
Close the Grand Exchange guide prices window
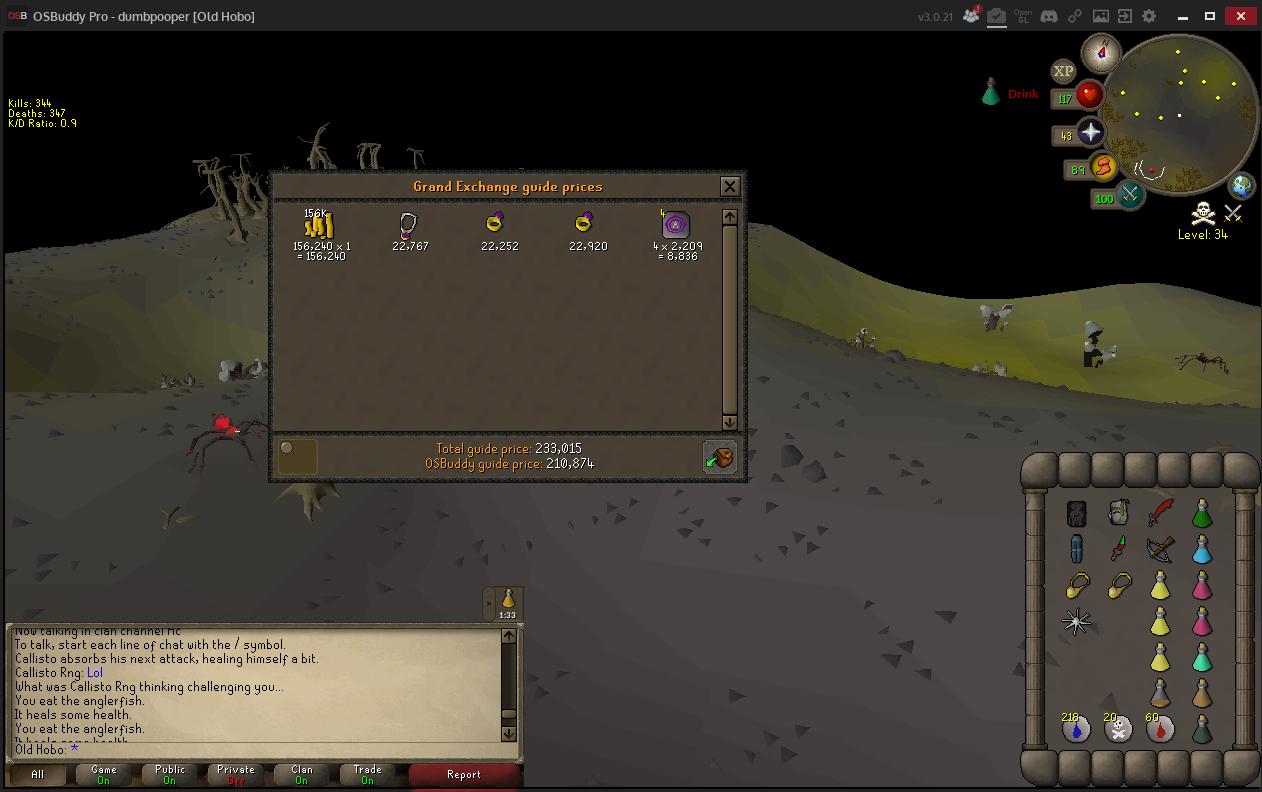point(730,186)
